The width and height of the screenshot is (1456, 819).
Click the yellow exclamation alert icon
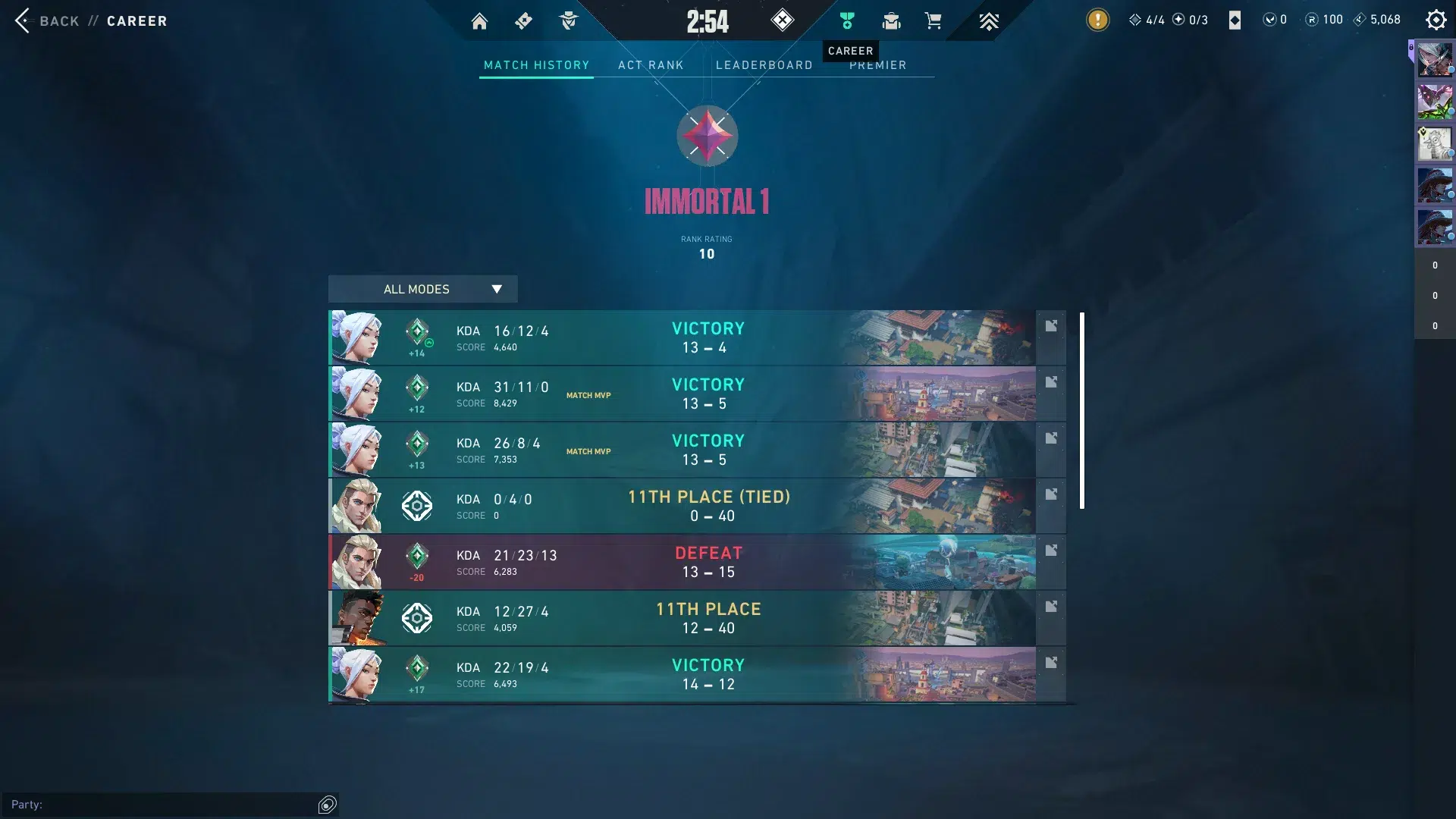1097,20
